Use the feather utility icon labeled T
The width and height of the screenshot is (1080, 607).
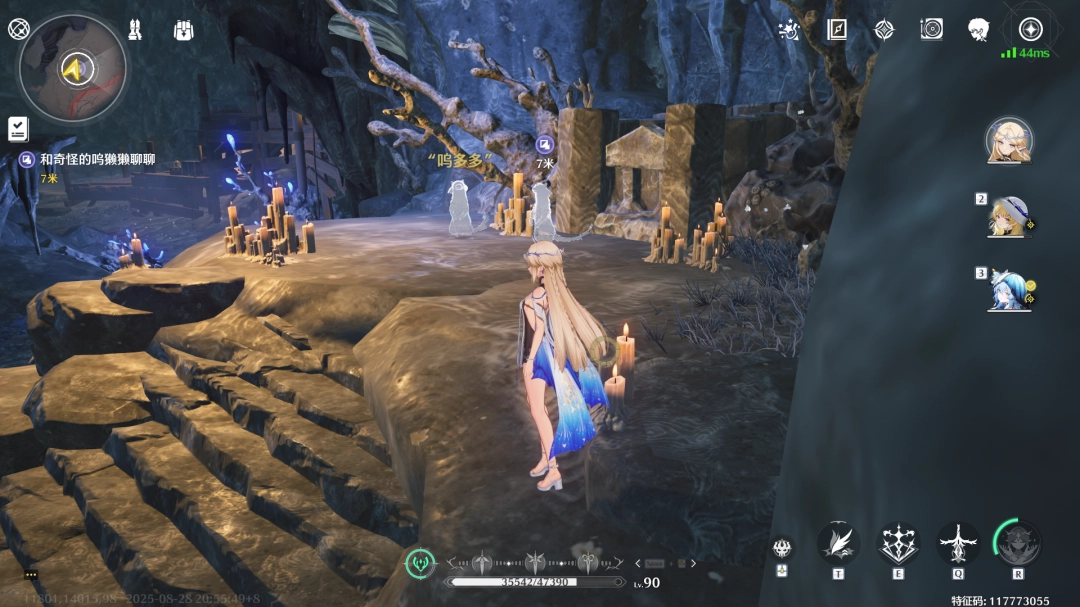(838, 544)
